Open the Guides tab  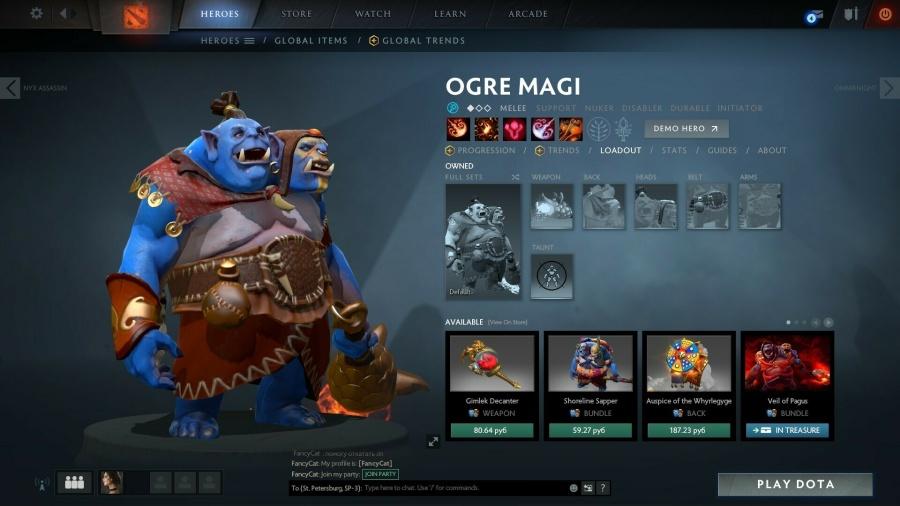pyautogui.click(x=722, y=151)
